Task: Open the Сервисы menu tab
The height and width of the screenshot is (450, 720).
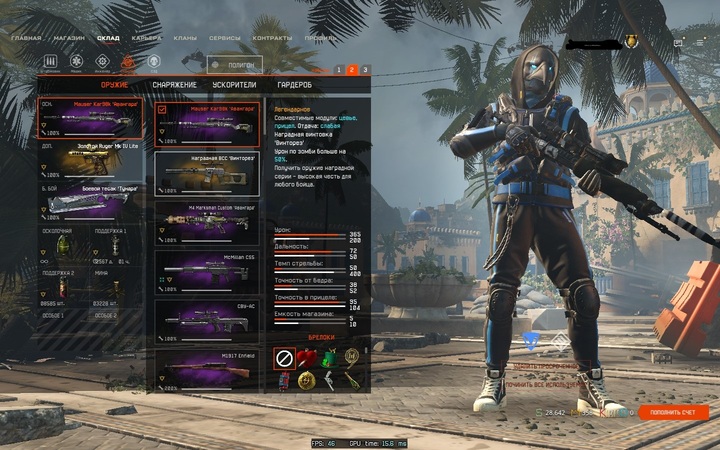Action: click(224, 38)
